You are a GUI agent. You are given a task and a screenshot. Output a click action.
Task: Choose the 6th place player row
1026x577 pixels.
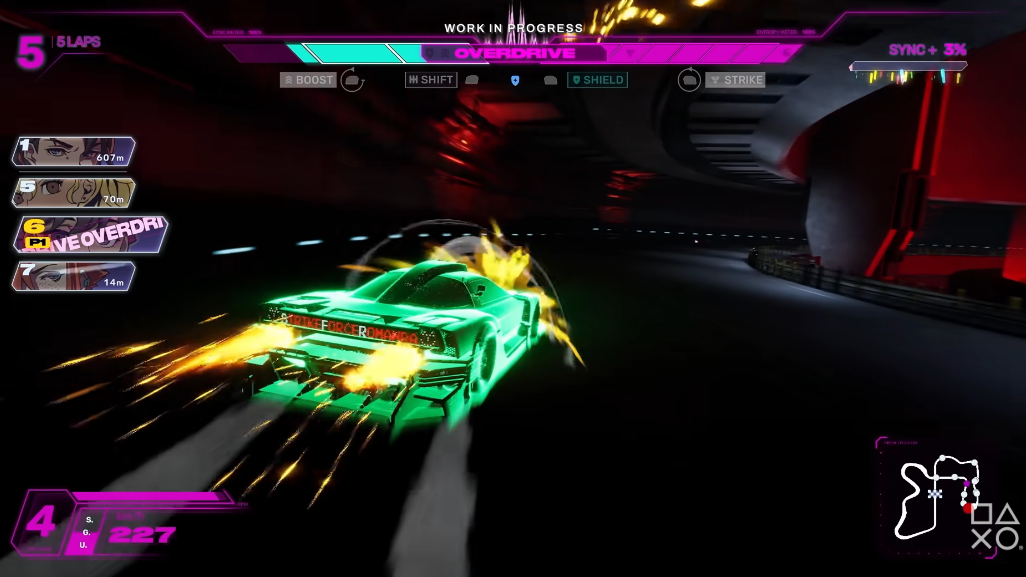[x=90, y=234]
